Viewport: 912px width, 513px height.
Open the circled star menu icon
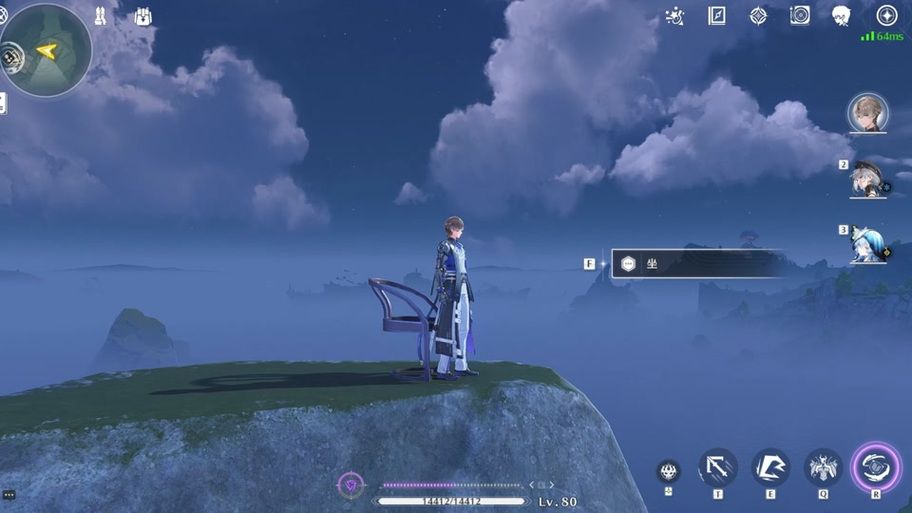(886, 15)
